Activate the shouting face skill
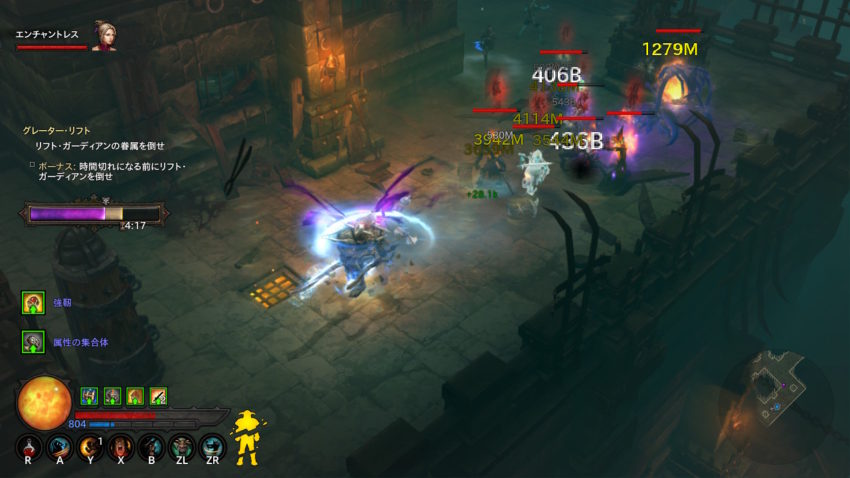Screen dimensions: 850x478 point(121,447)
